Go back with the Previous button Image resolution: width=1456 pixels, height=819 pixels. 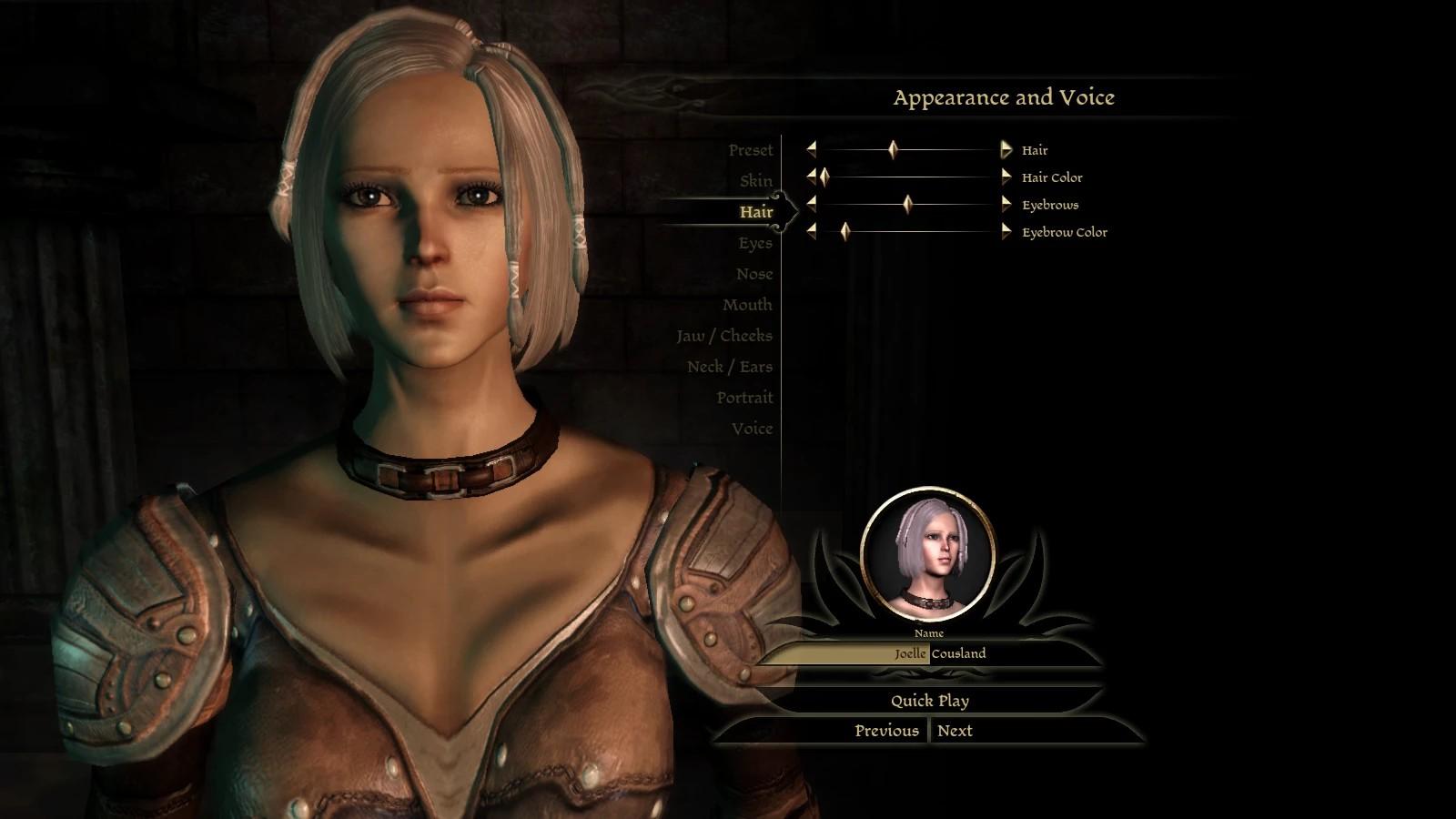click(886, 731)
